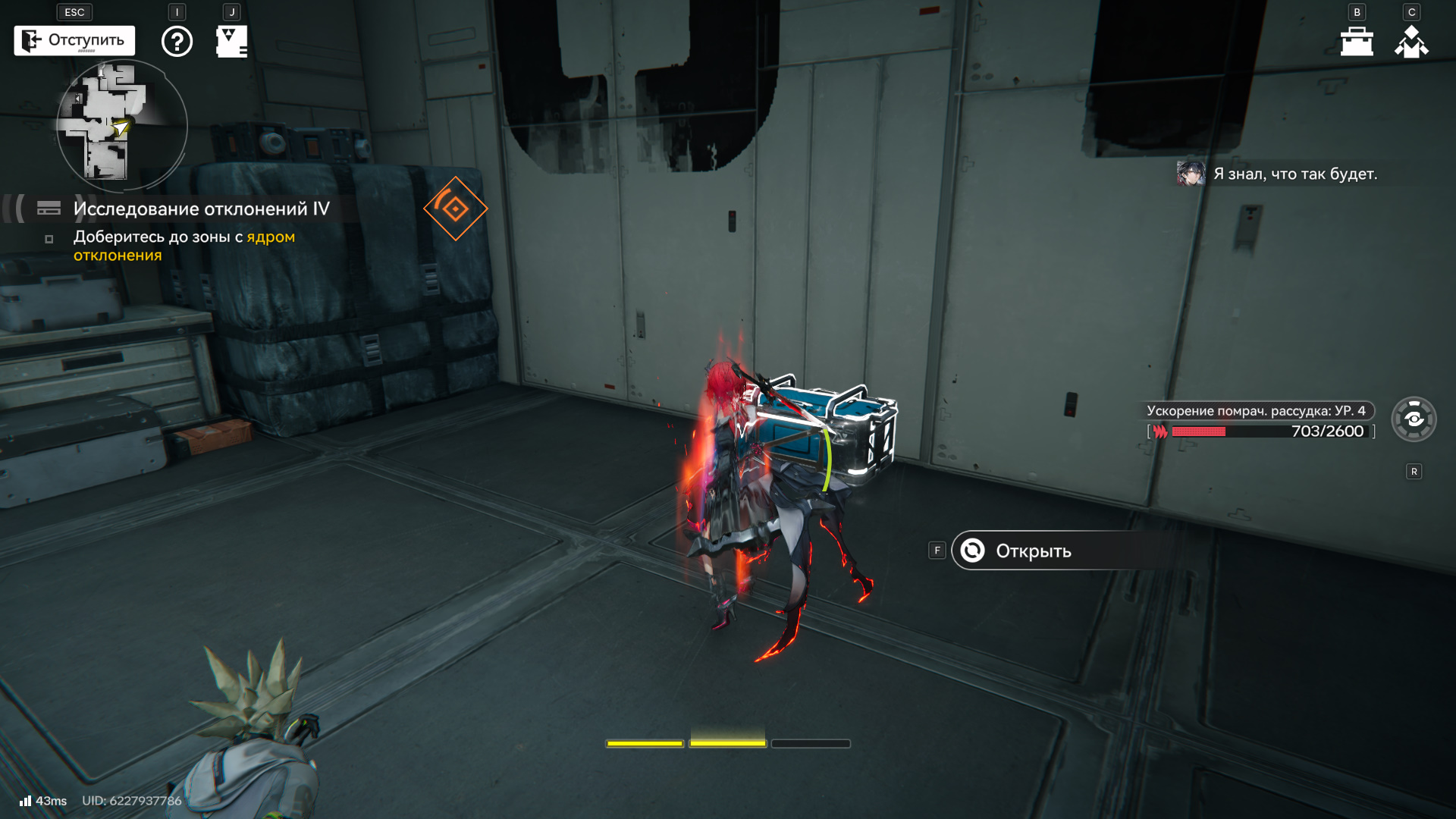Open the team formation icon
This screenshot has width=1456, height=819.
[1411, 42]
